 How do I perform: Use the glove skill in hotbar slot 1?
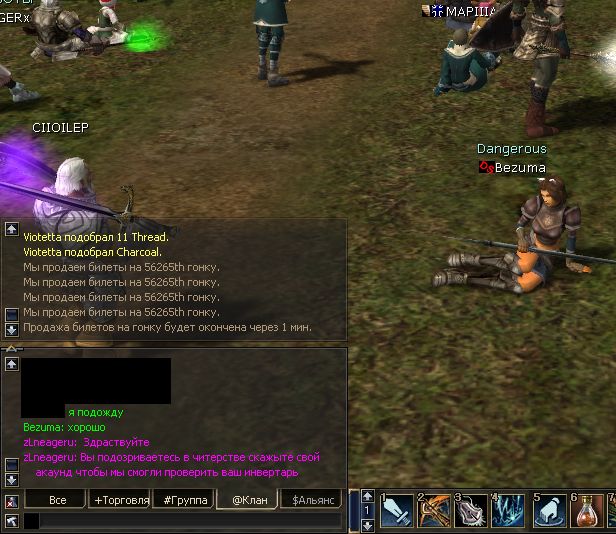click(396, 510)
